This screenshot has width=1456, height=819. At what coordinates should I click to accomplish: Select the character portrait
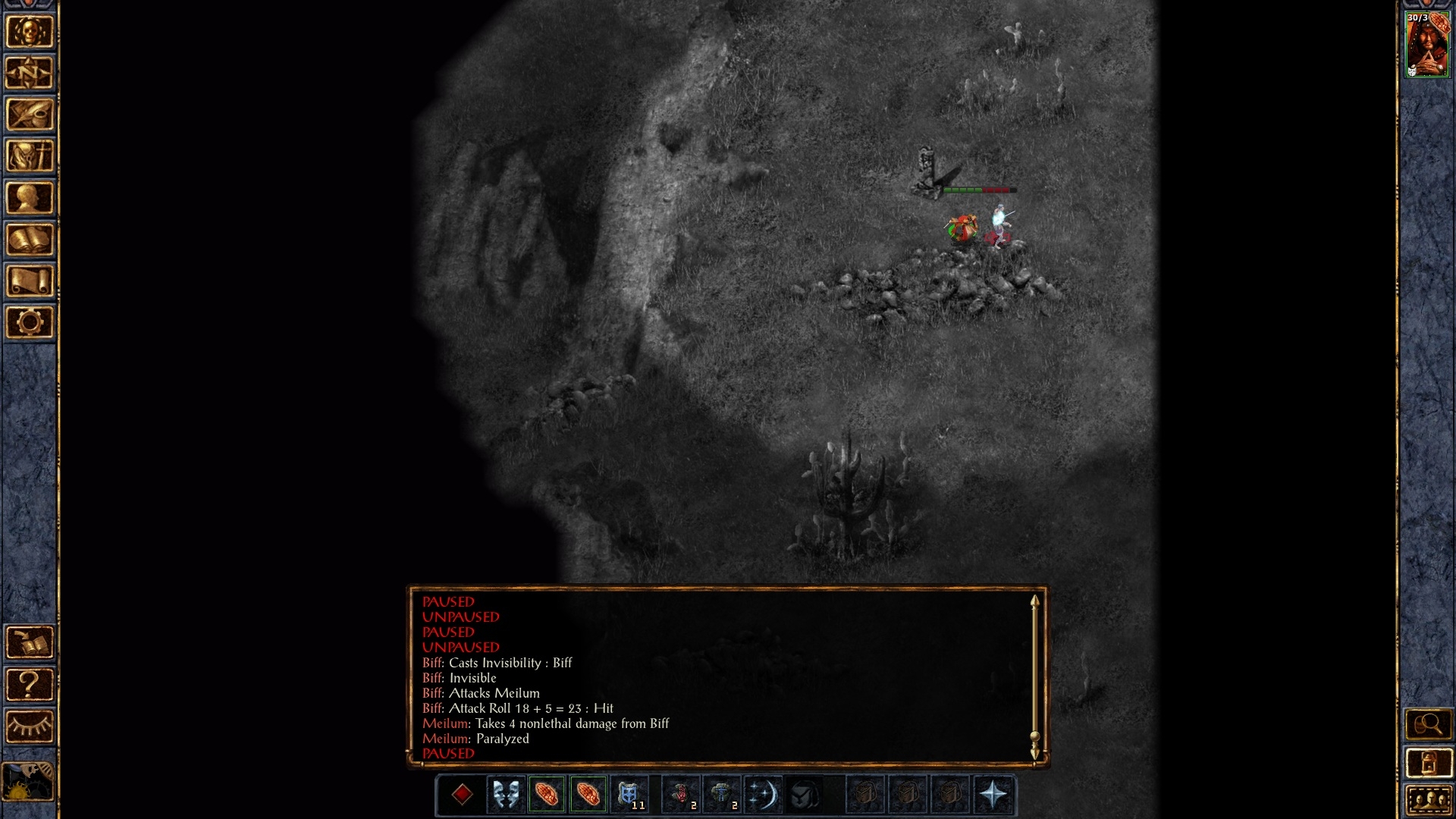(1427, 45)
